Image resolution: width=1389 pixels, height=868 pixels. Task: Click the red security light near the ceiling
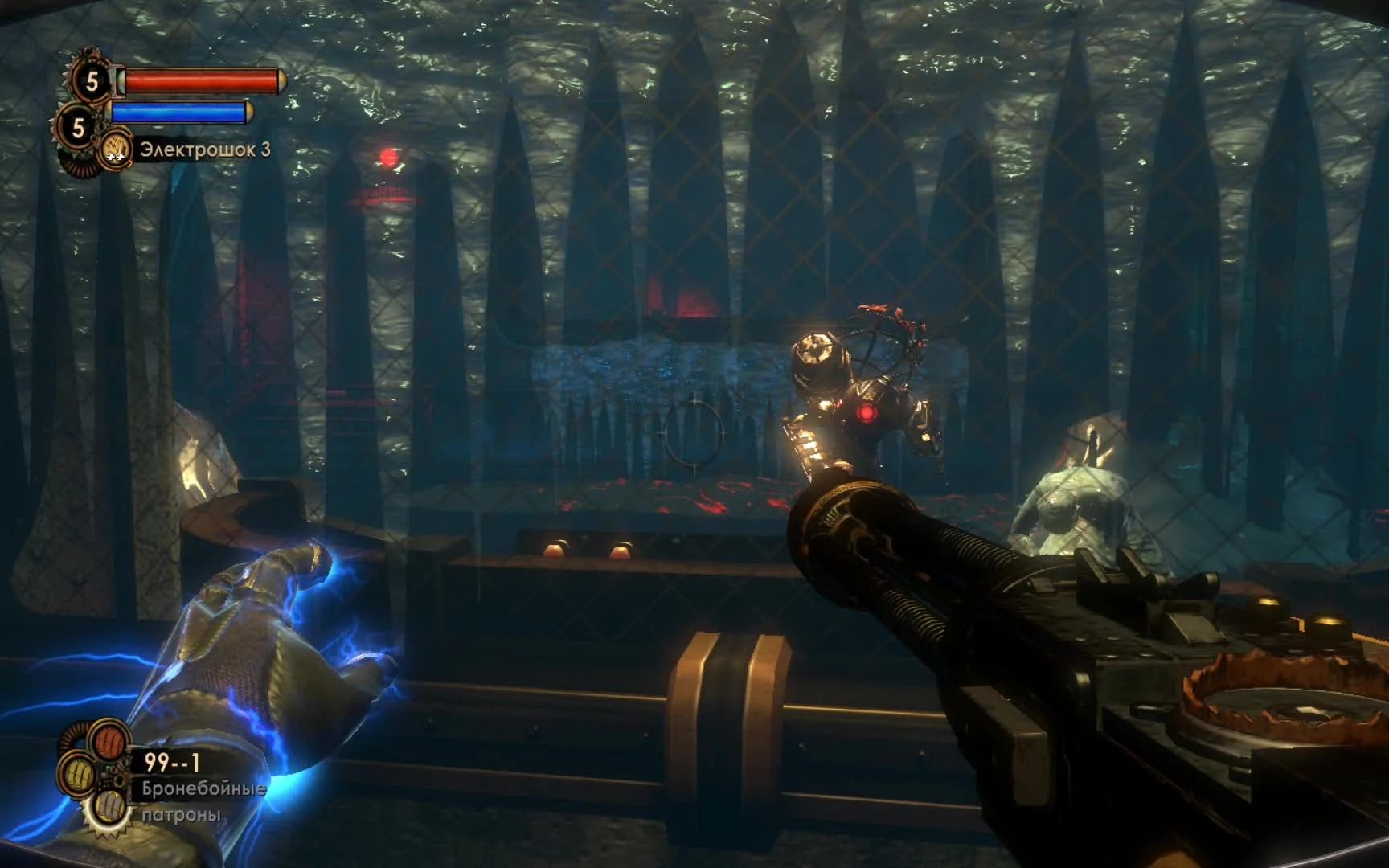point(389,158)
